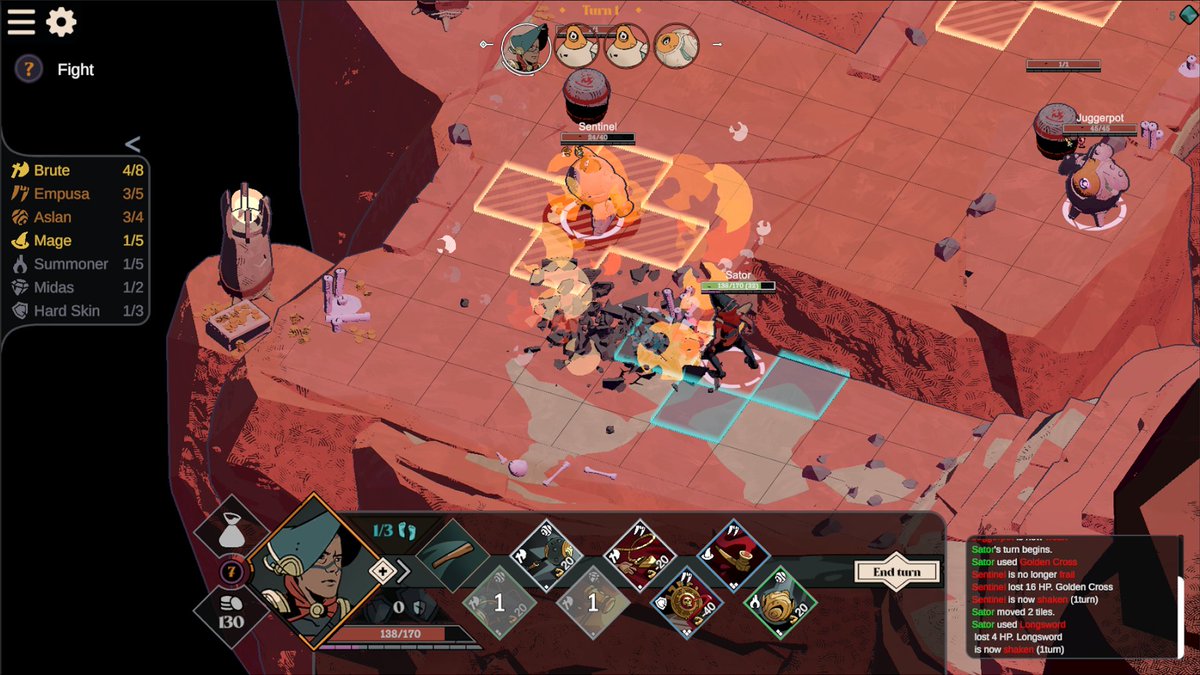Select the Aslan trait entry

tap(52, 217)
